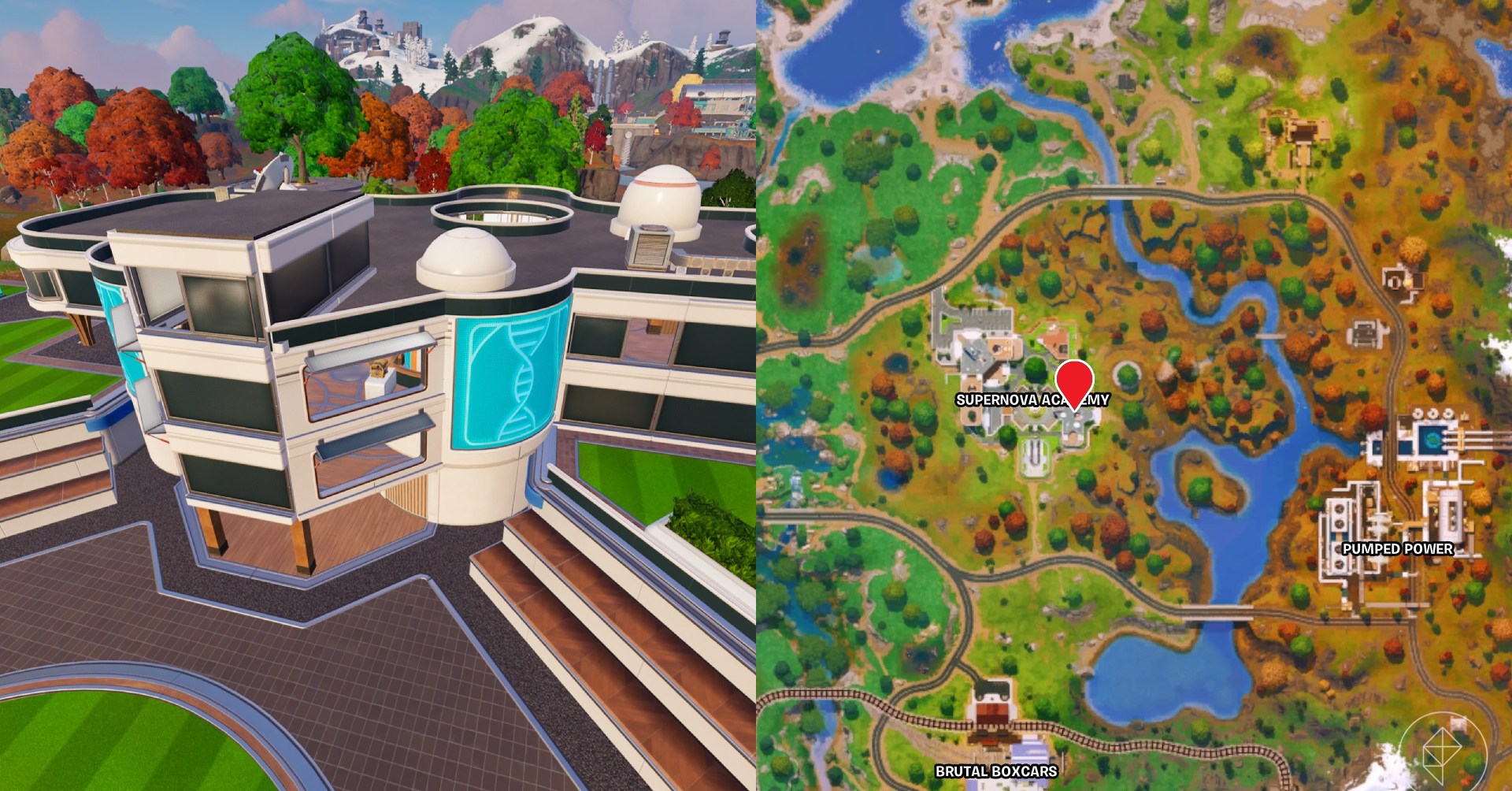Choose the Brutal Boxcars location label

tap(996, 771)
